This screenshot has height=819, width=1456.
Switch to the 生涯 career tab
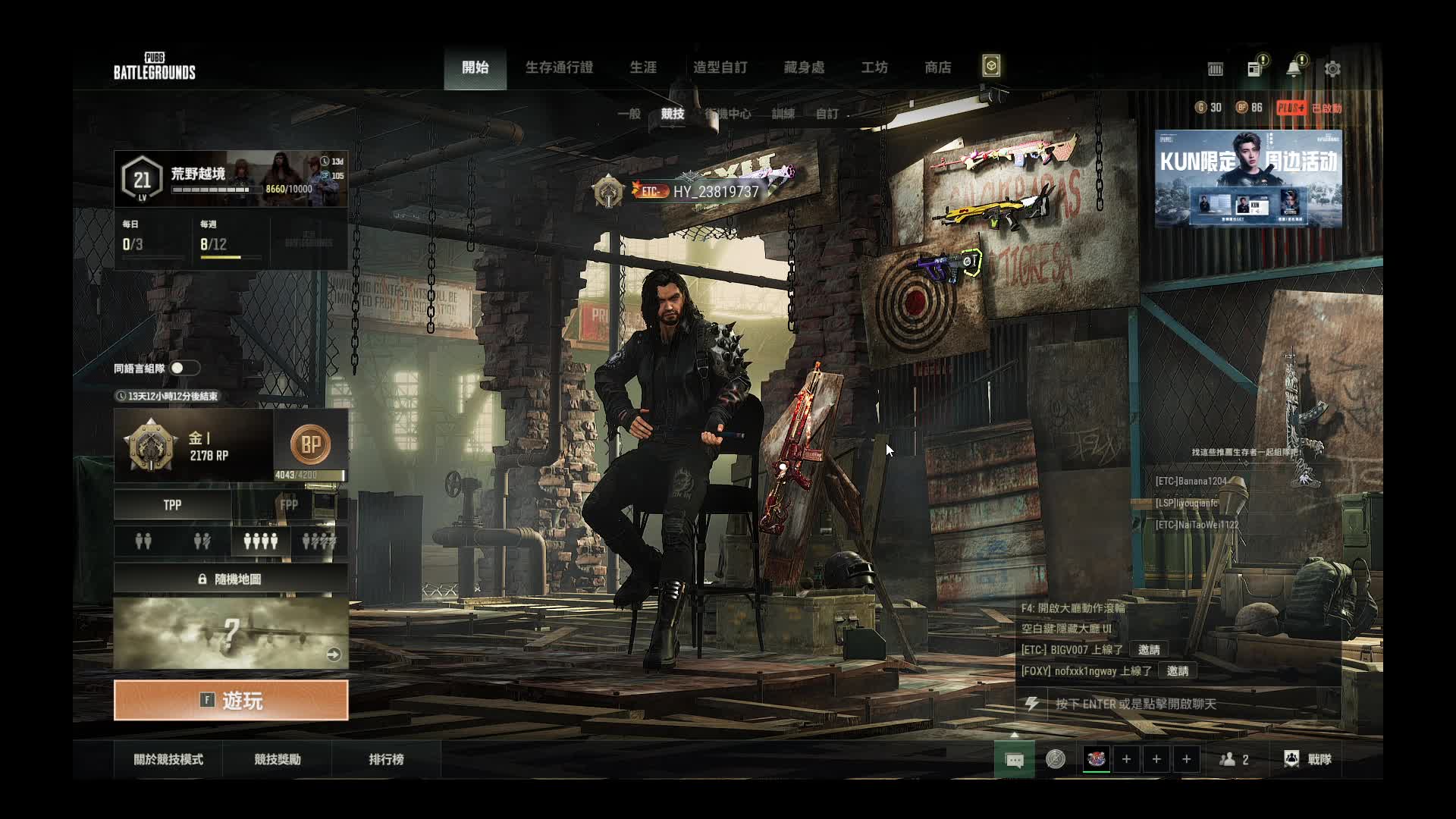tap(643, 67)
